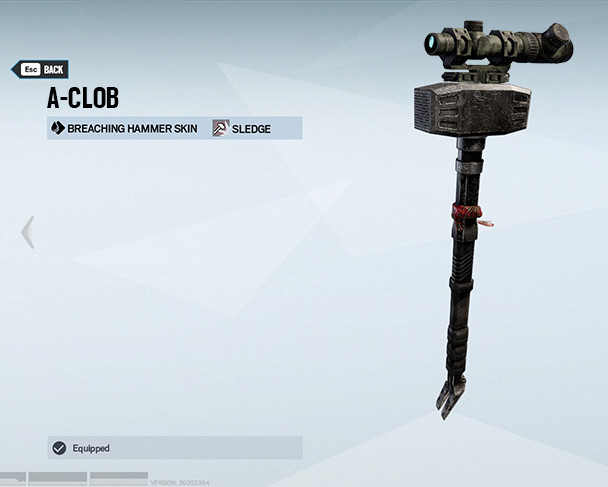The image size is (608, 487).
Task: Click the Equipped status button
Action: 174,448
